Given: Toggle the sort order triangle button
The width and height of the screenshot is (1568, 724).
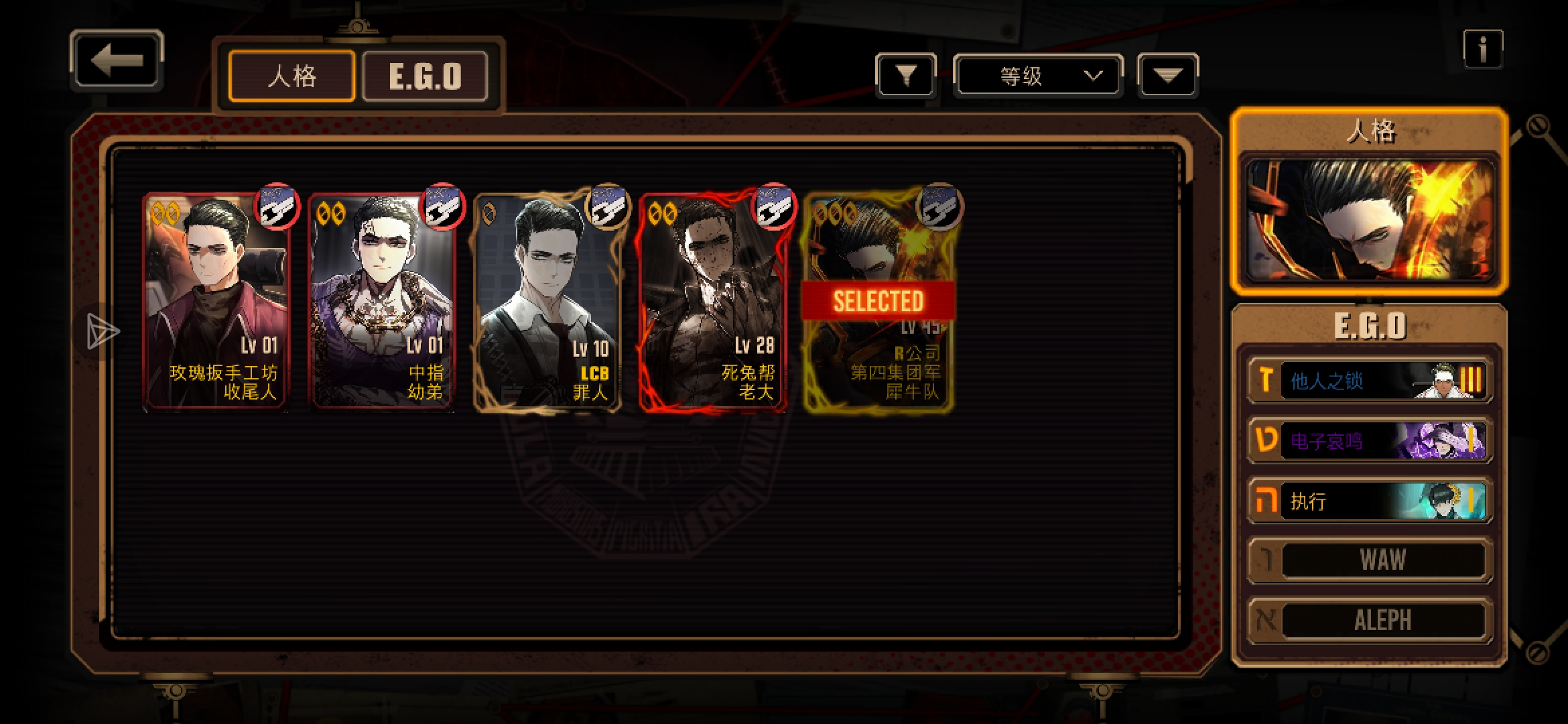Looking at the screenshot, I should coord(1167,76).
